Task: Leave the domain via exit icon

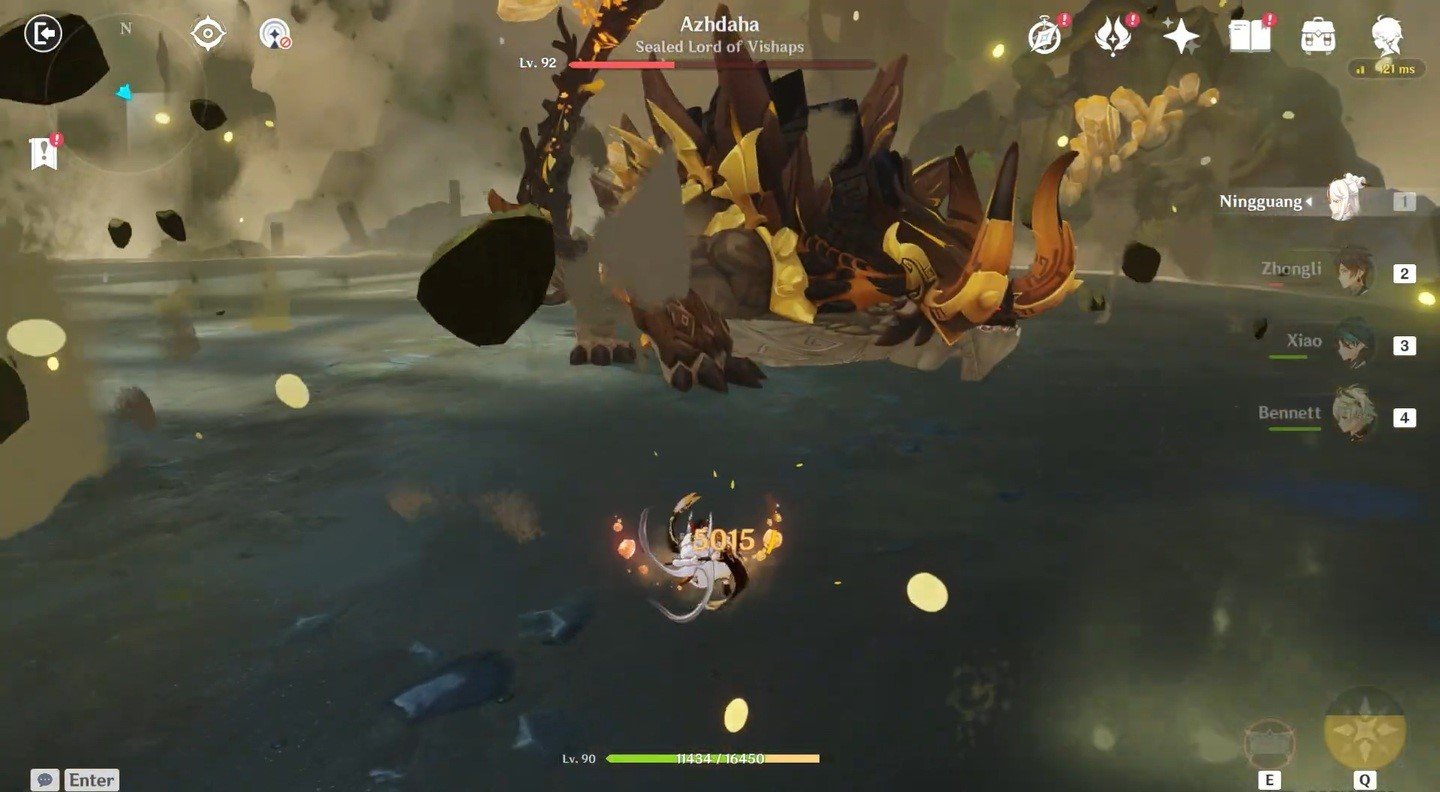Action: click(x=42, y=34)
